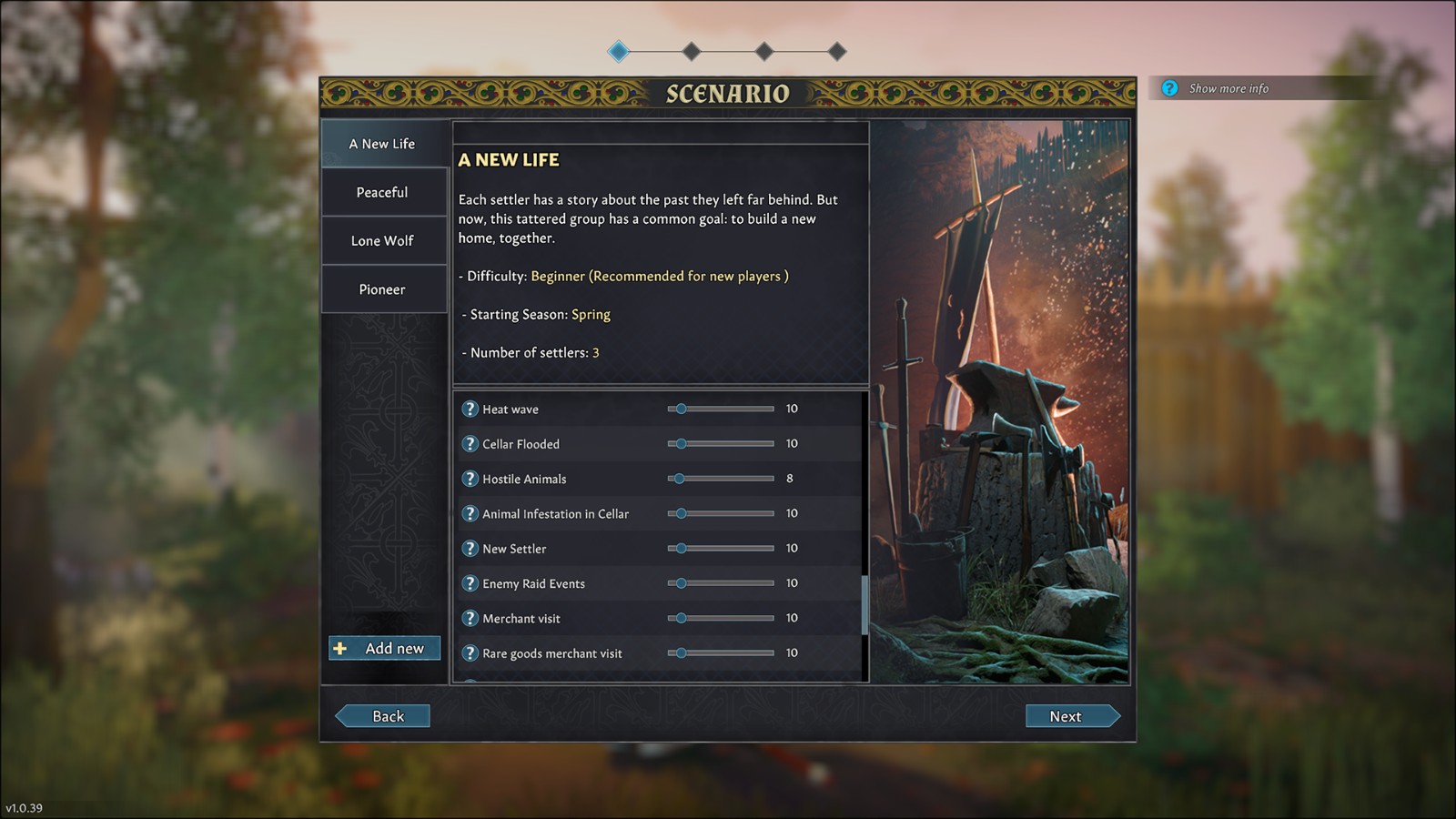Show help for Animal Infestation in Cellar
The width and height of the screenshot is (1456, 819).
point(470,513)
